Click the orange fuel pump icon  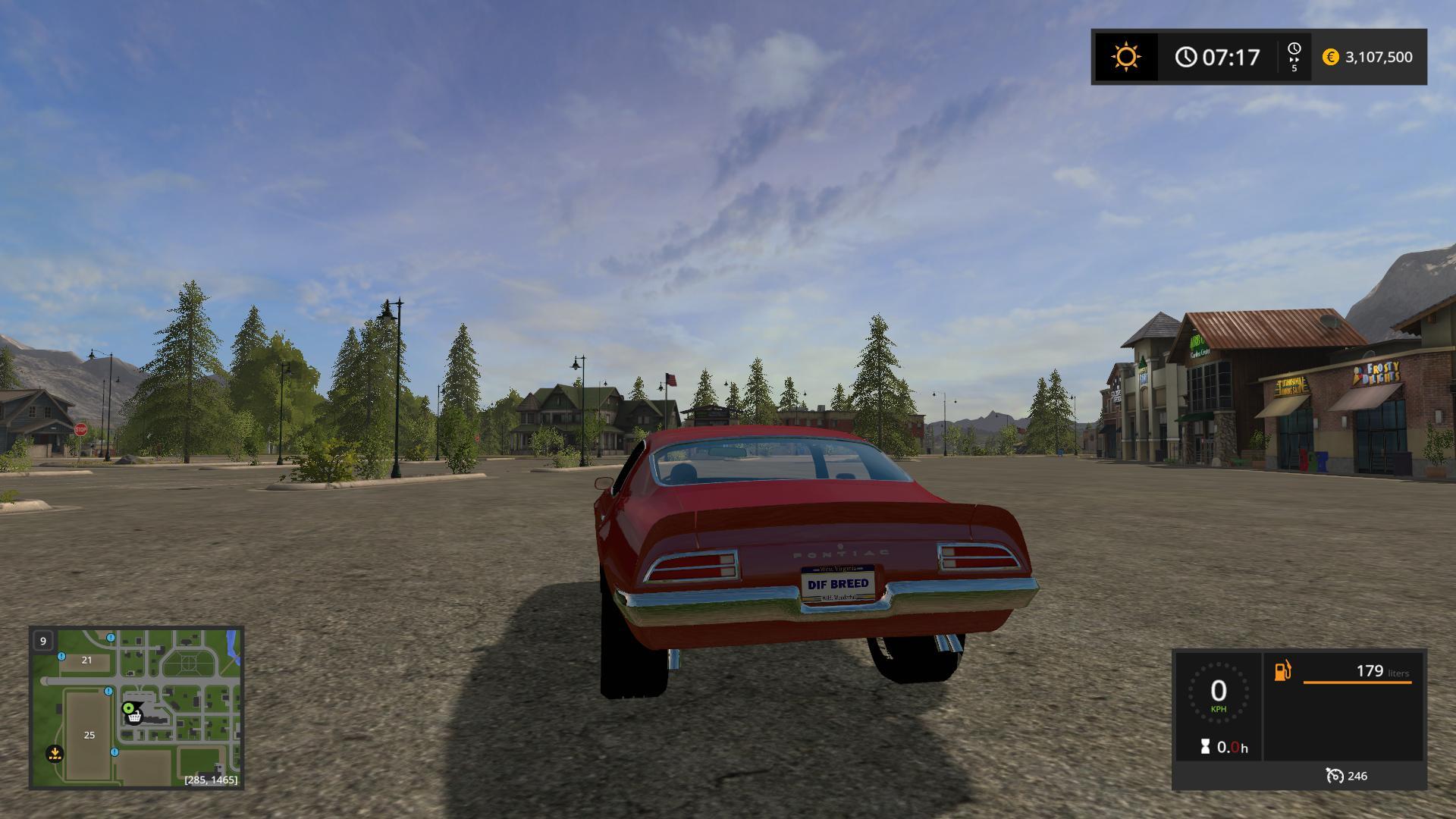click(1282, 671)
